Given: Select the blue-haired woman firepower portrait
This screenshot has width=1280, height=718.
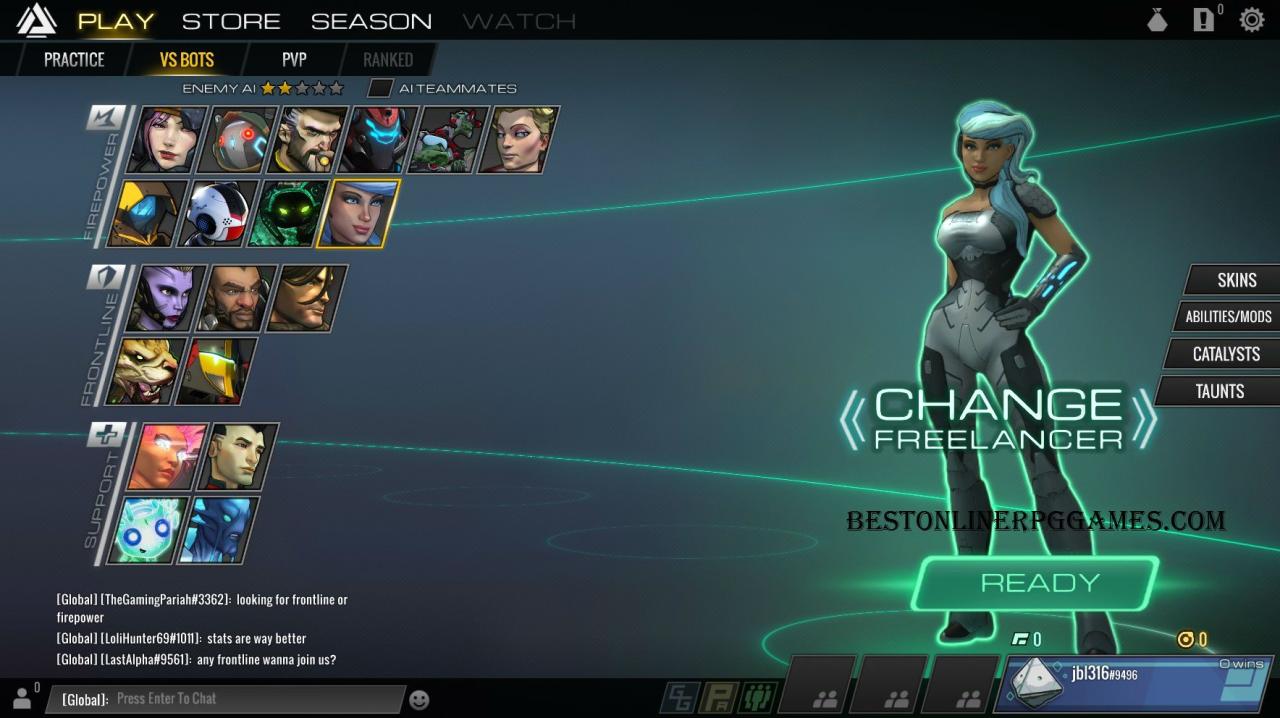Looking at the screenshot, I should point(358,213).
